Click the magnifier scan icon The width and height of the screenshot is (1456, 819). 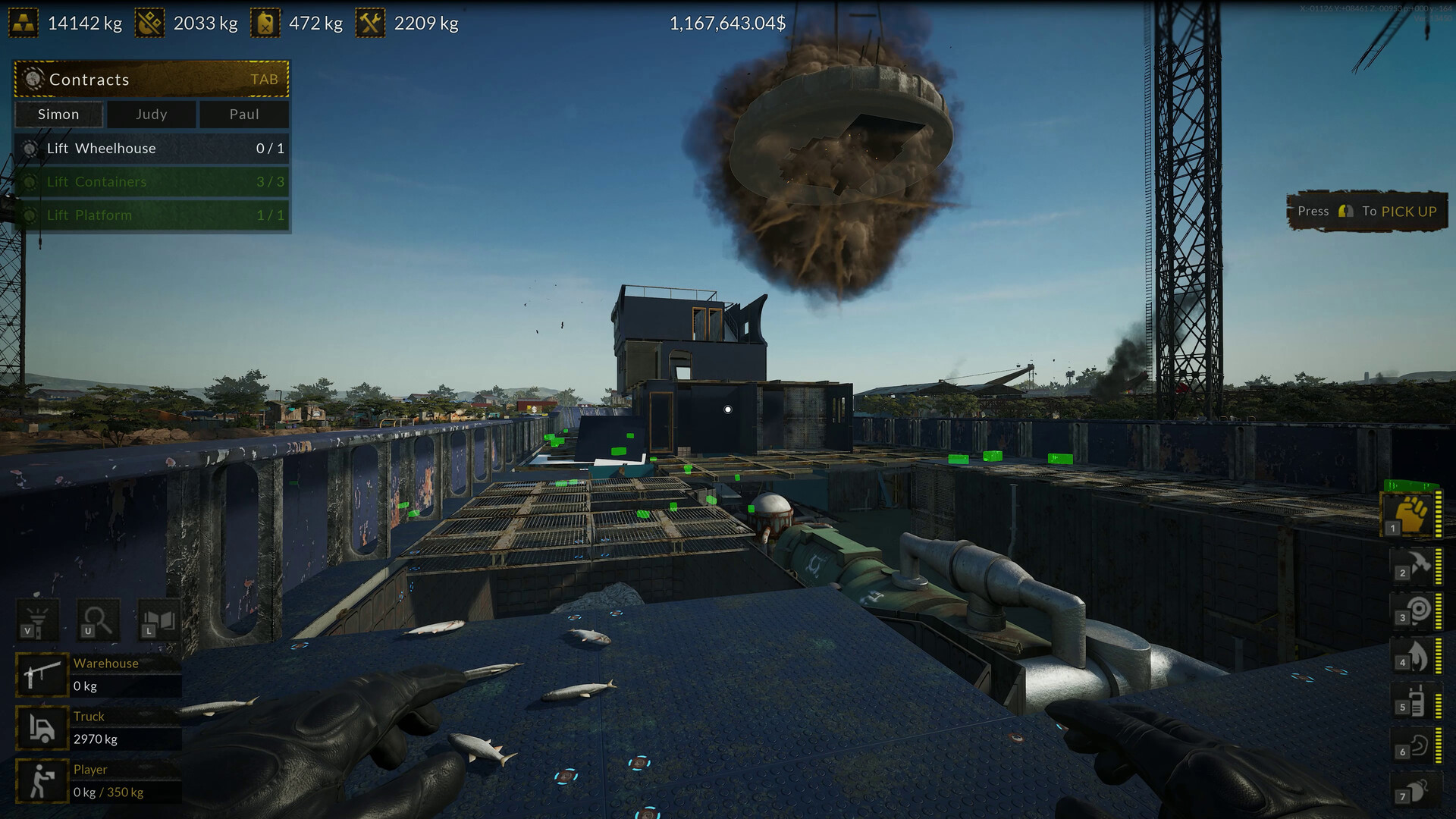[98, 619]
